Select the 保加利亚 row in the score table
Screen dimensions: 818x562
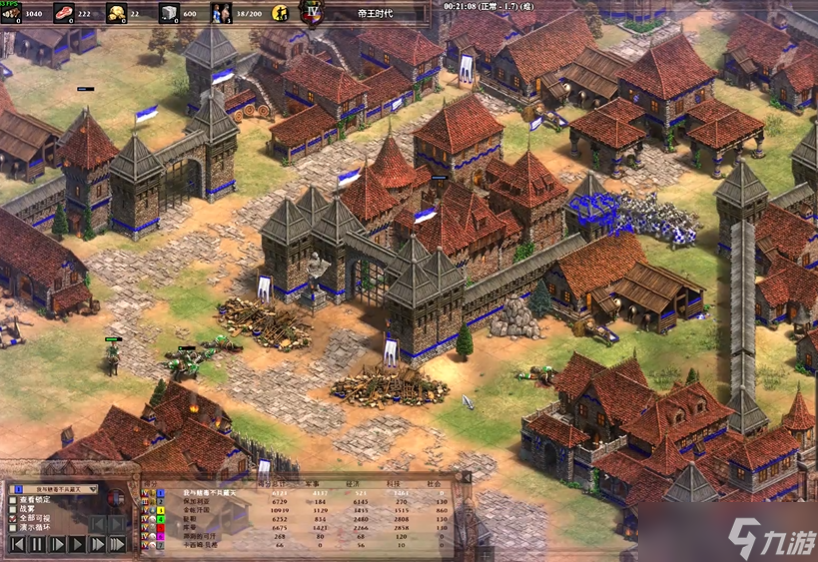(200, 501)
